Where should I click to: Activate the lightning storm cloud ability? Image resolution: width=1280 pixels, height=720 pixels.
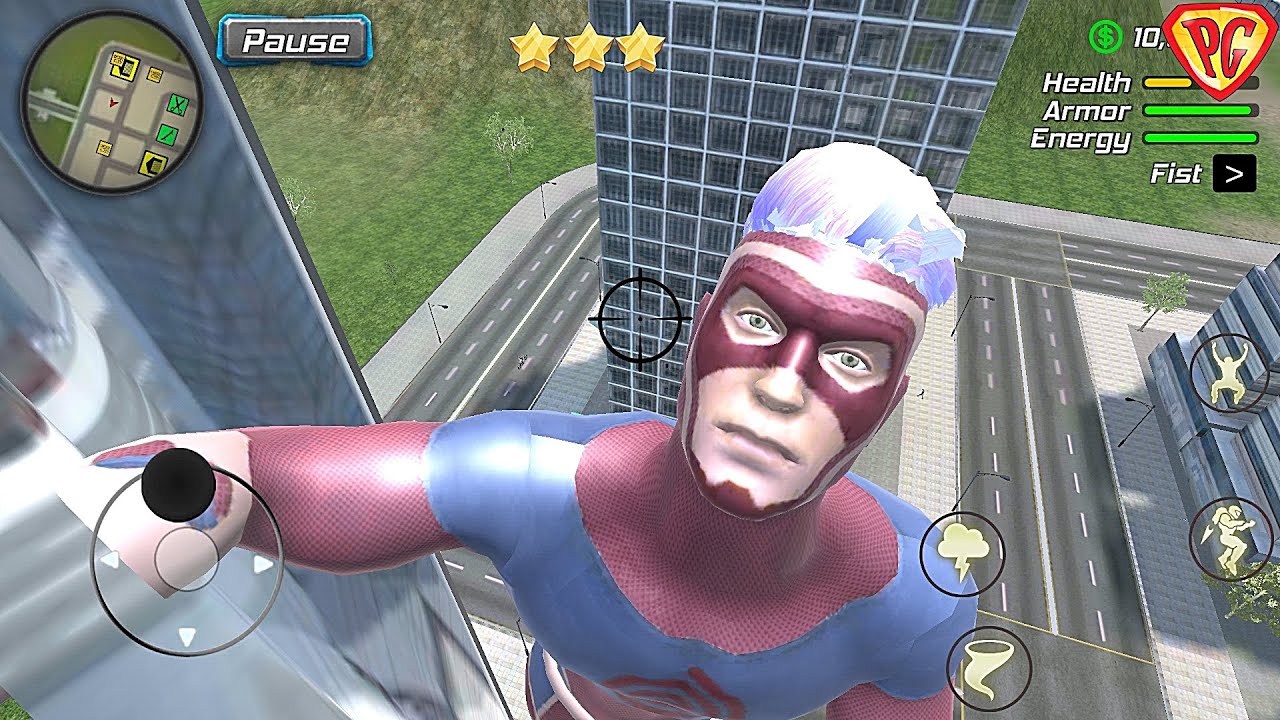tap(962, 554)
